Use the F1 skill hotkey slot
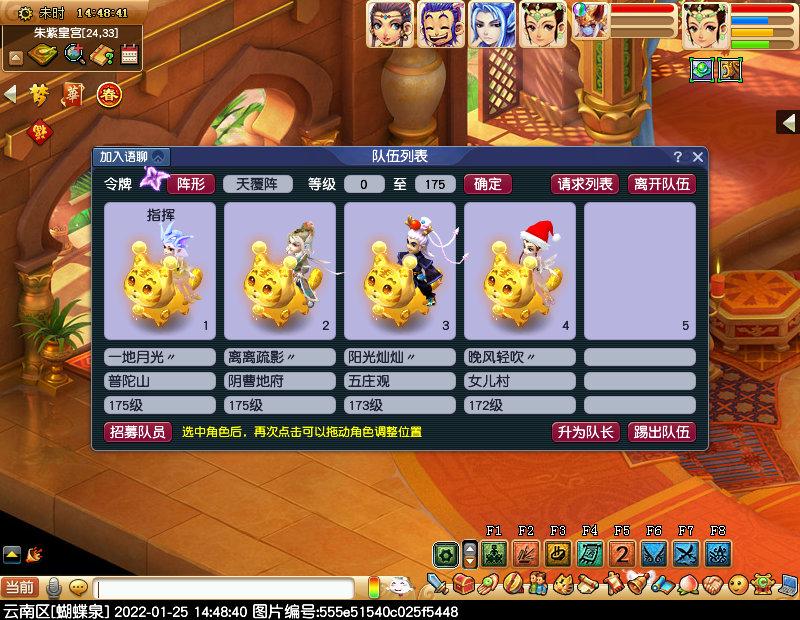This screenshot has height=620, width=800. pos(494,554)
